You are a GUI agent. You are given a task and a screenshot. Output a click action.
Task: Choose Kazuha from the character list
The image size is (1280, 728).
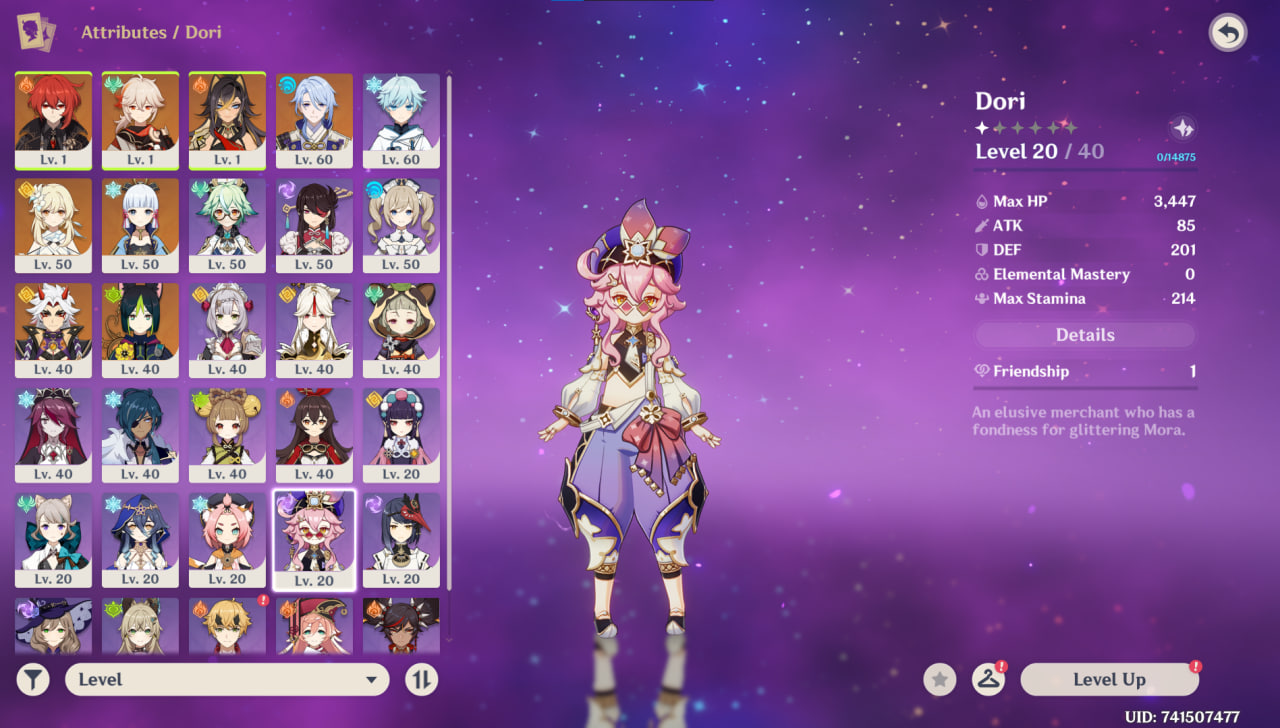[x=140, y=118]
